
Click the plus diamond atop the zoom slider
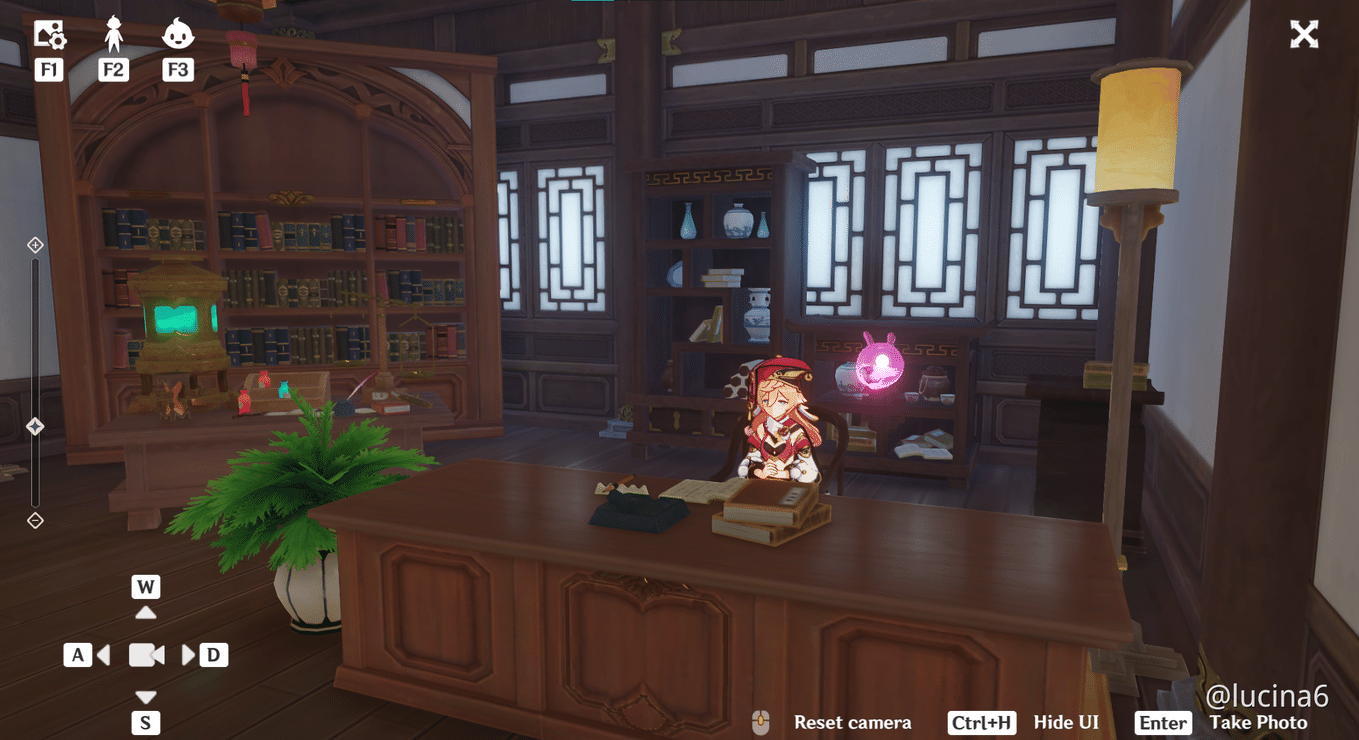coord(35,243)
